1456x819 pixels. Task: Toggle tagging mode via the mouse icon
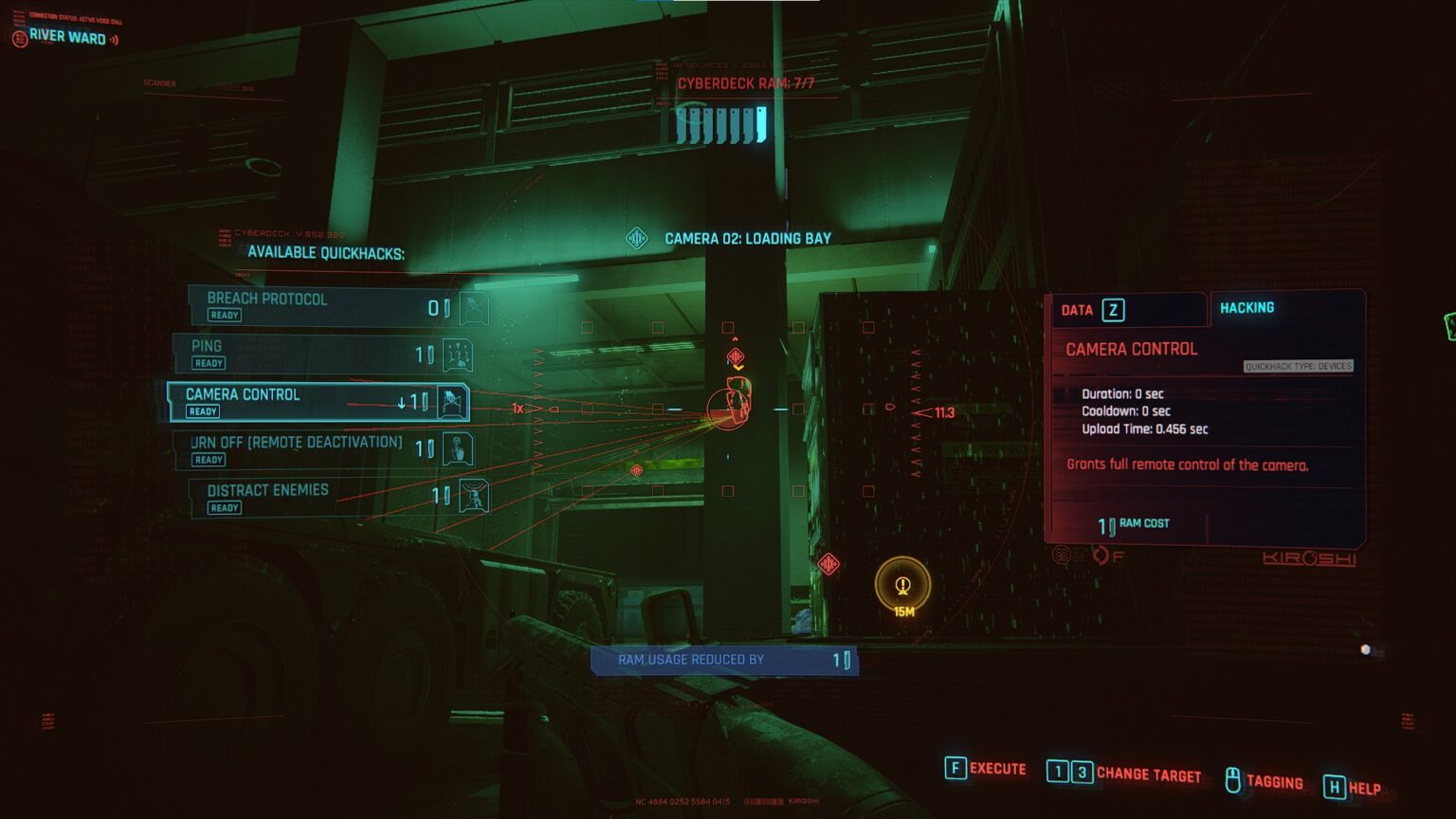click(x=1232, y=777)
